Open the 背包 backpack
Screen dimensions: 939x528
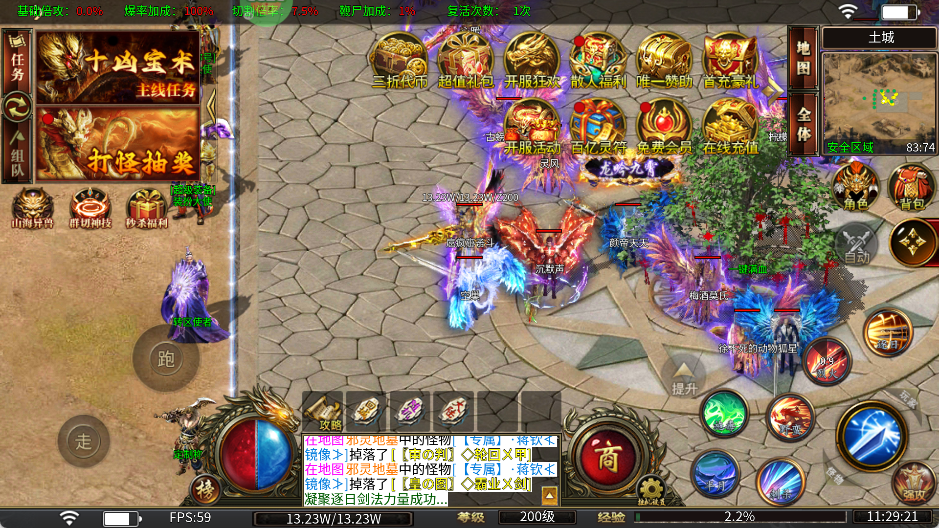pyautogui.click(x=912, y=188)
